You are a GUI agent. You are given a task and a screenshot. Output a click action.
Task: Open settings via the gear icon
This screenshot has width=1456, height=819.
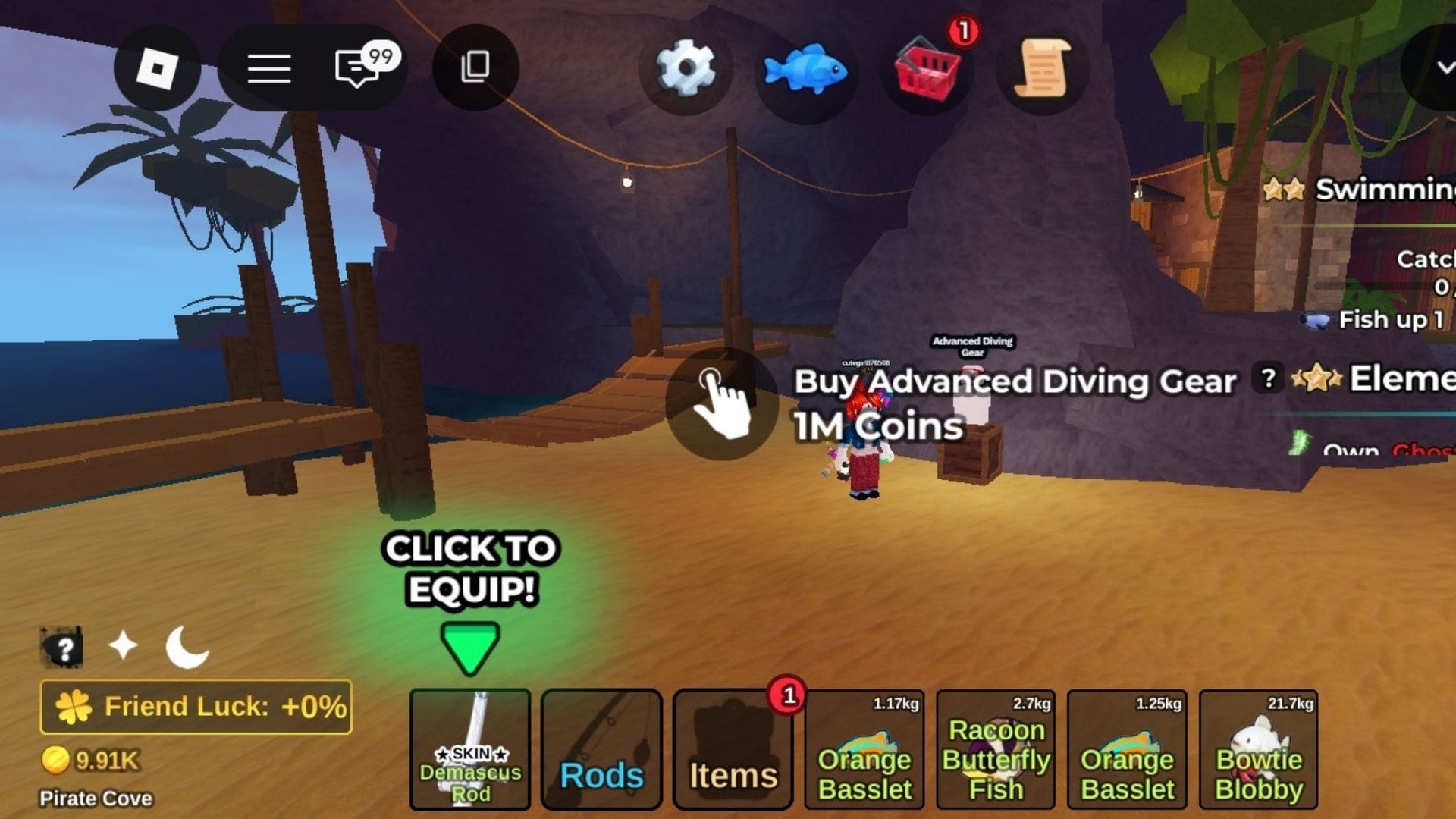click(686, 68)
